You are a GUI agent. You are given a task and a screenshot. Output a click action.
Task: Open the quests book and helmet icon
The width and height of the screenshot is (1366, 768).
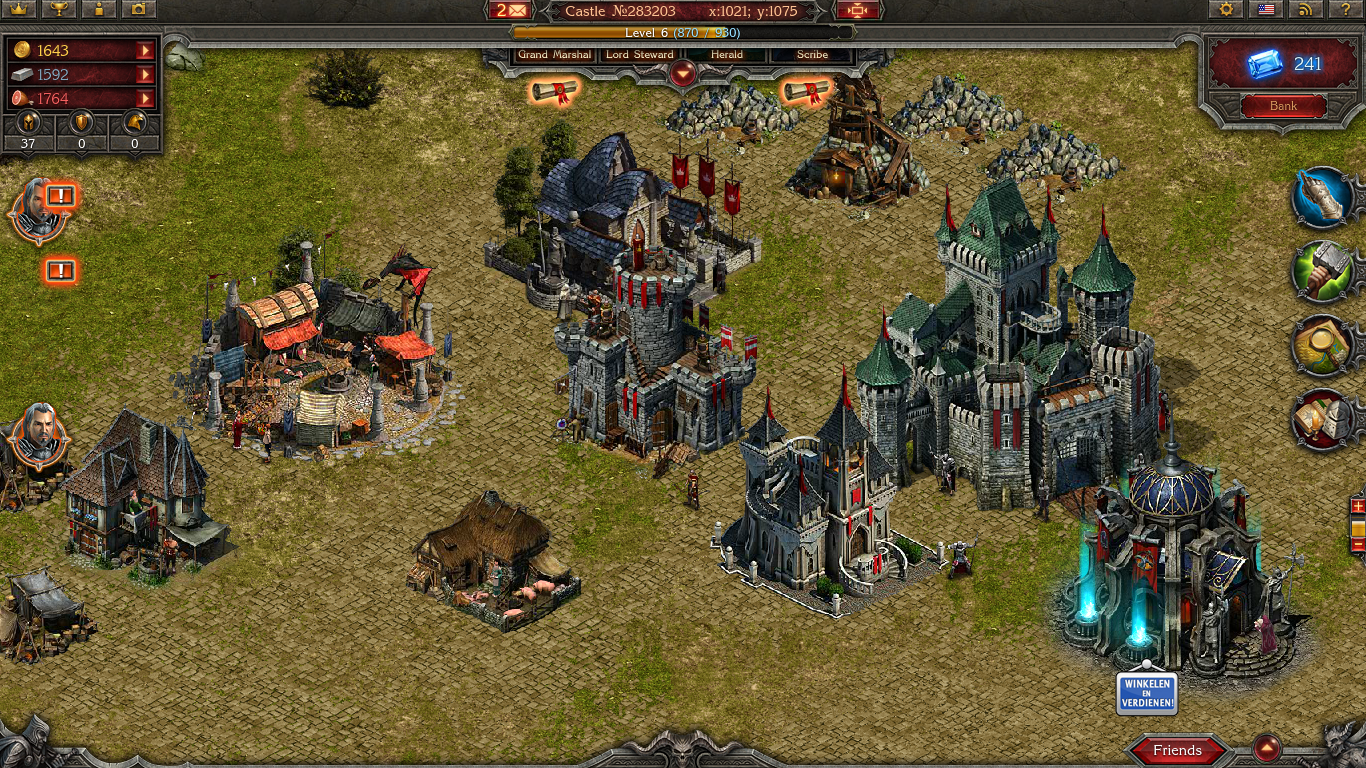point(1322,420)
